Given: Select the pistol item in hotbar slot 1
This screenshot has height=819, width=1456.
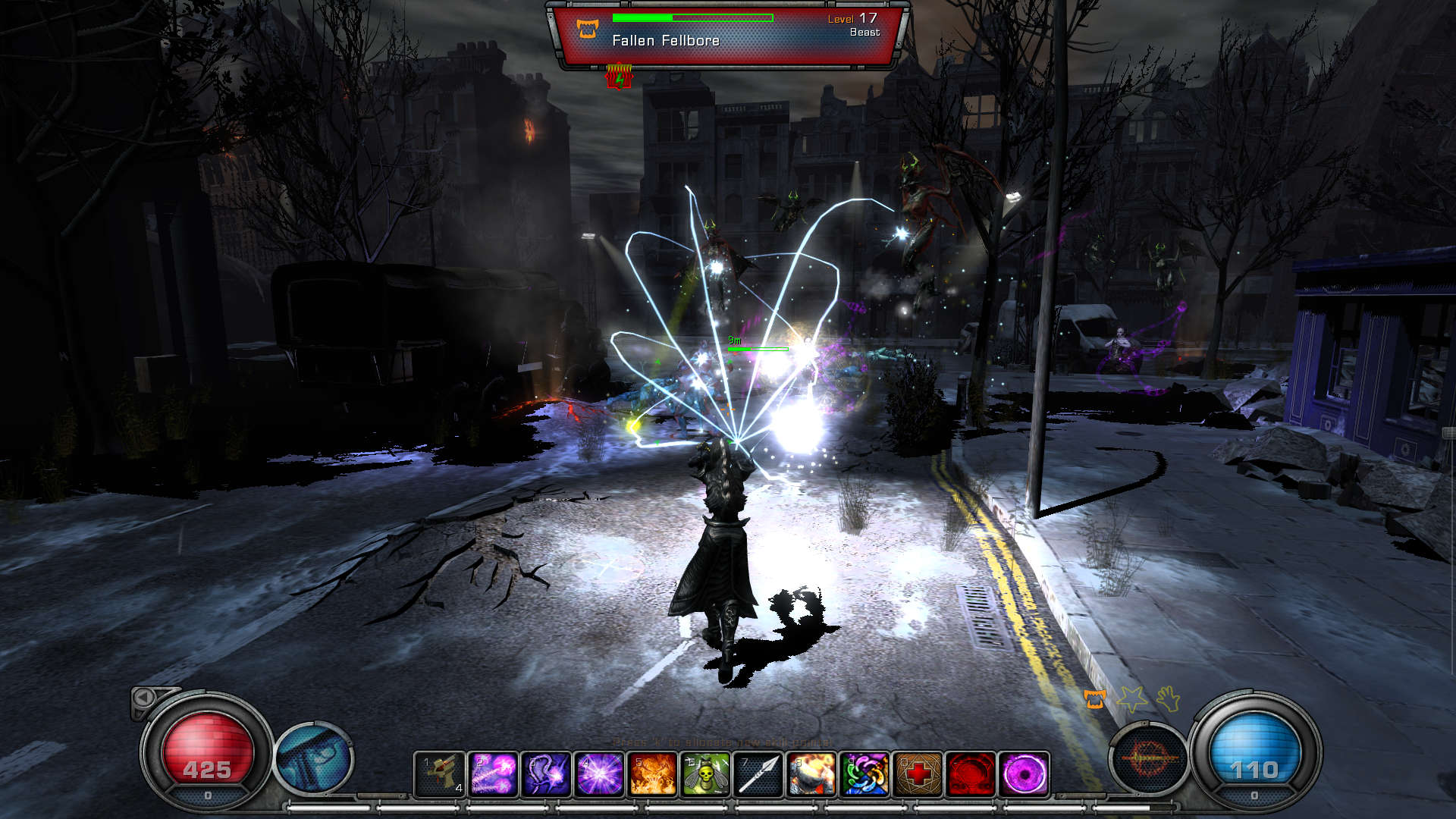Looking at the screenshot, I should tap(440, 774).
